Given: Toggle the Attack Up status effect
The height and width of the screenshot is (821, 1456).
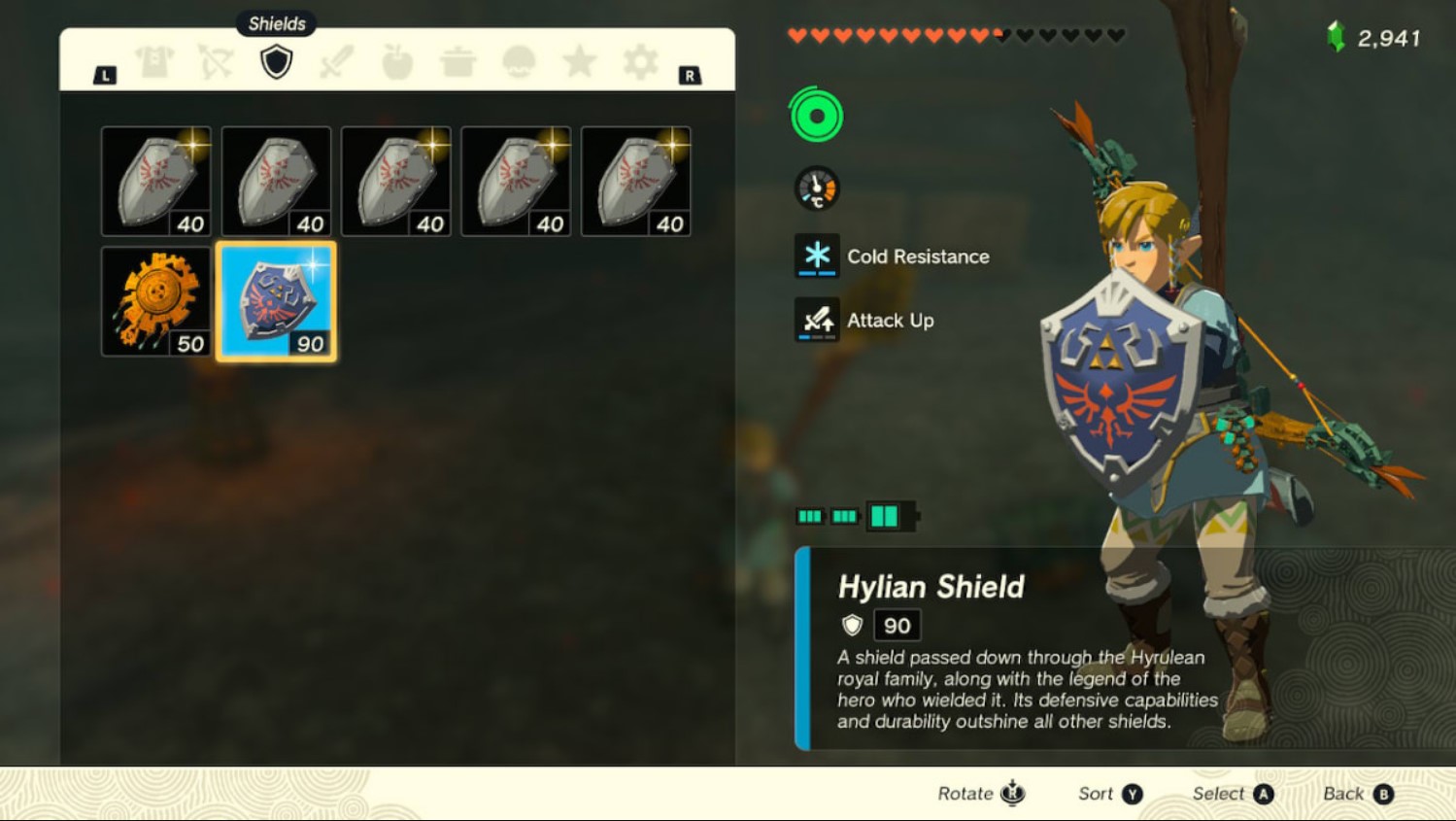Looking at the screenshot, I should pos(817,320).
